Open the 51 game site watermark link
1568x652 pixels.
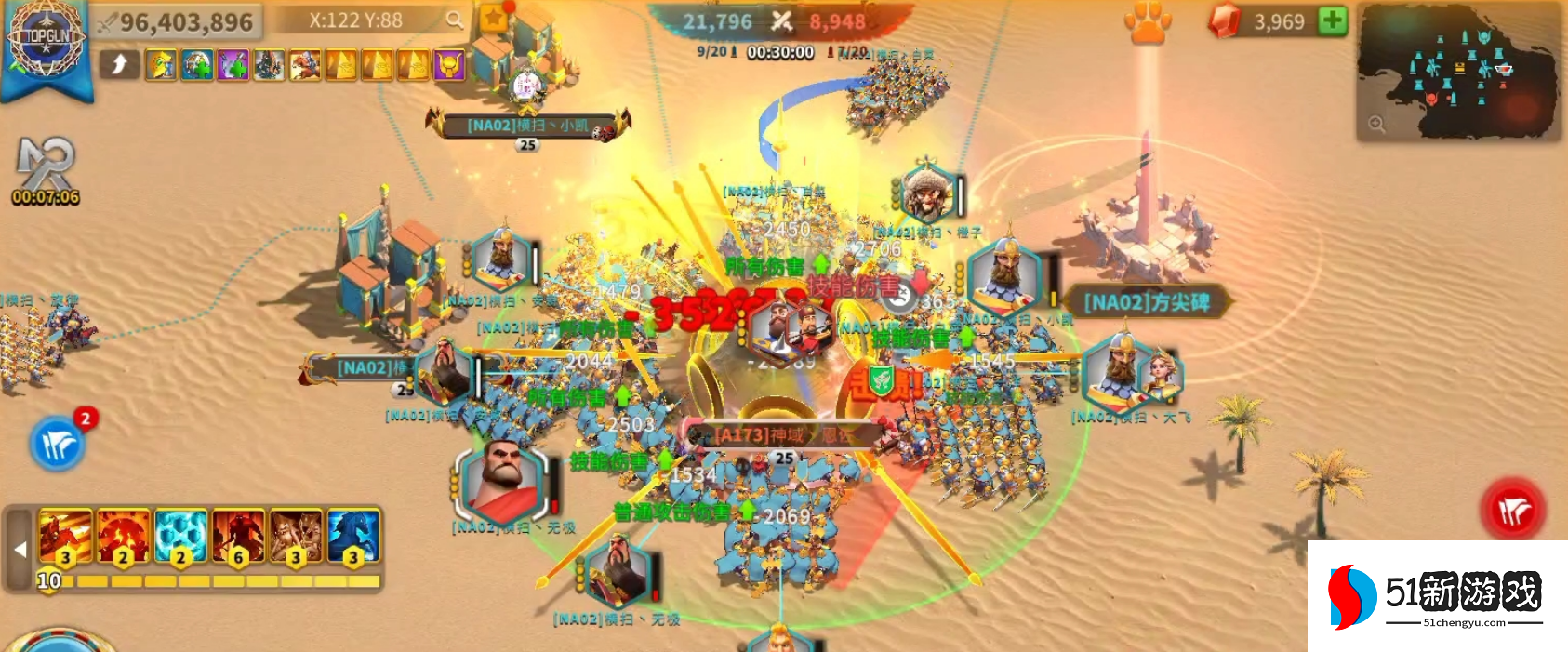pos(1437,596)
